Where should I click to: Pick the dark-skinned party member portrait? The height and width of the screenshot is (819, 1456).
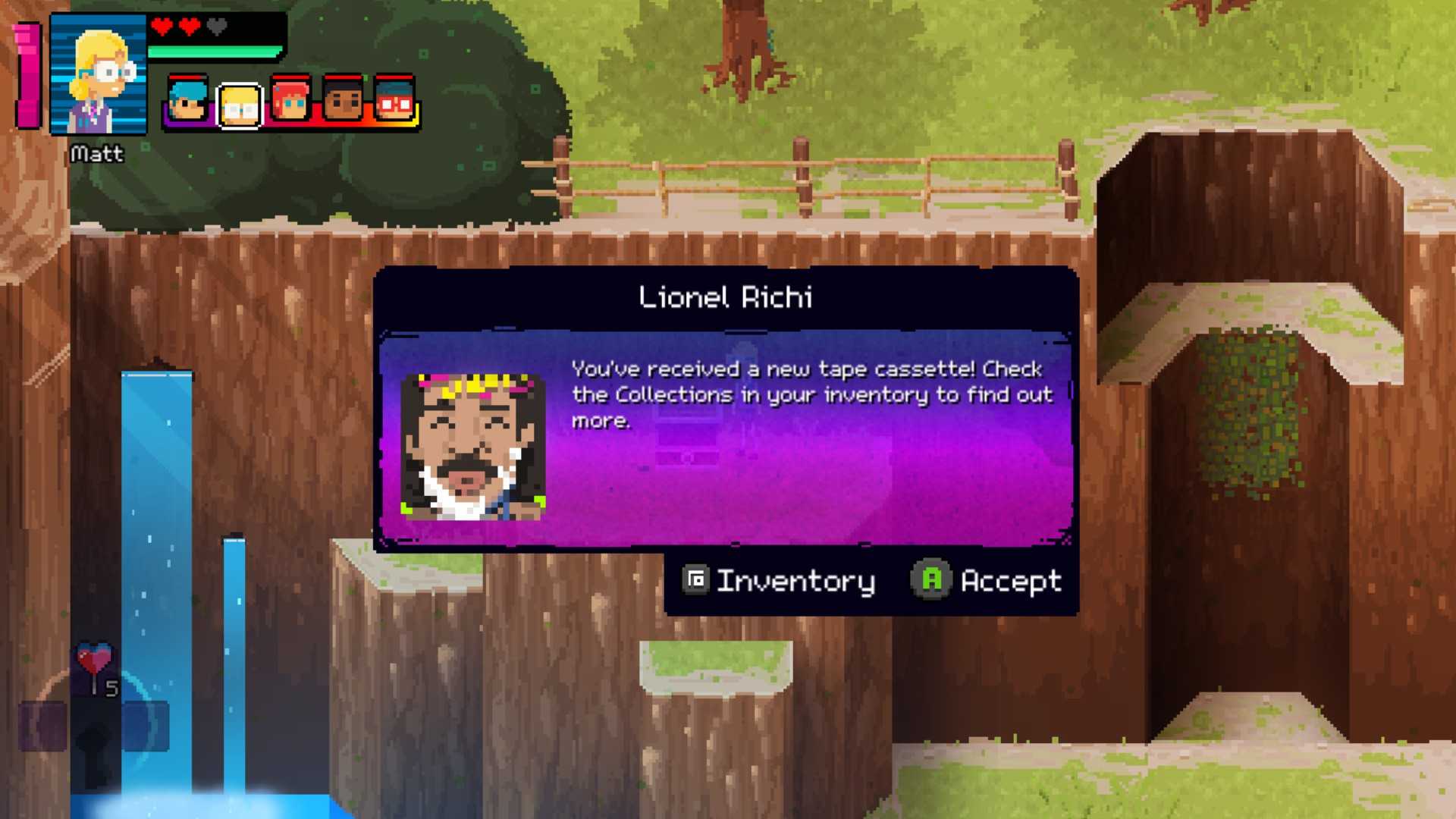click(x=343, y=101)
